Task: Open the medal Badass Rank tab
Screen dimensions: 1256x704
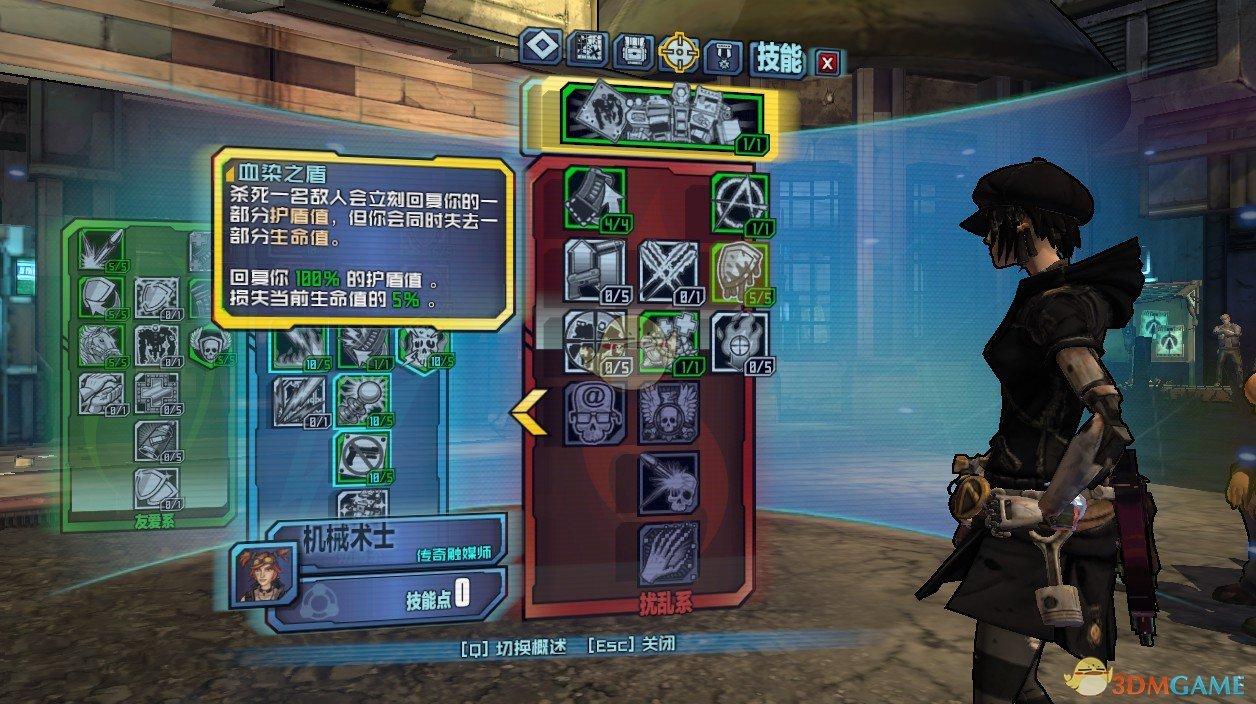Action: (x=724, y=53)
